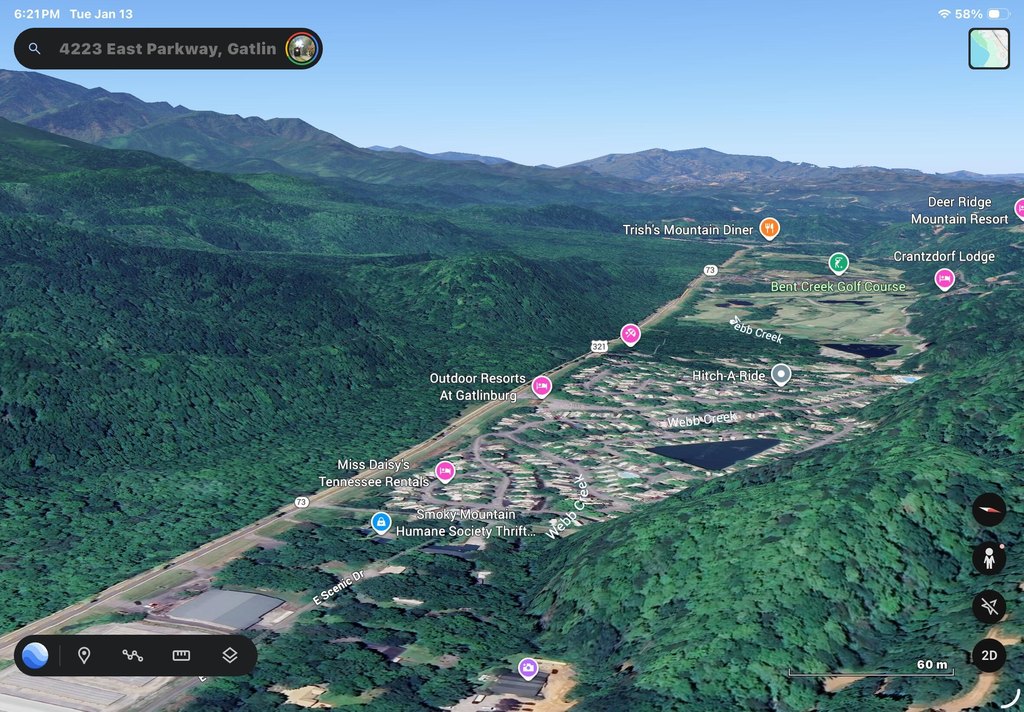Select the purple camera photo marker
The width and height of the screenshot is (1024, 712).
(528, 667)
